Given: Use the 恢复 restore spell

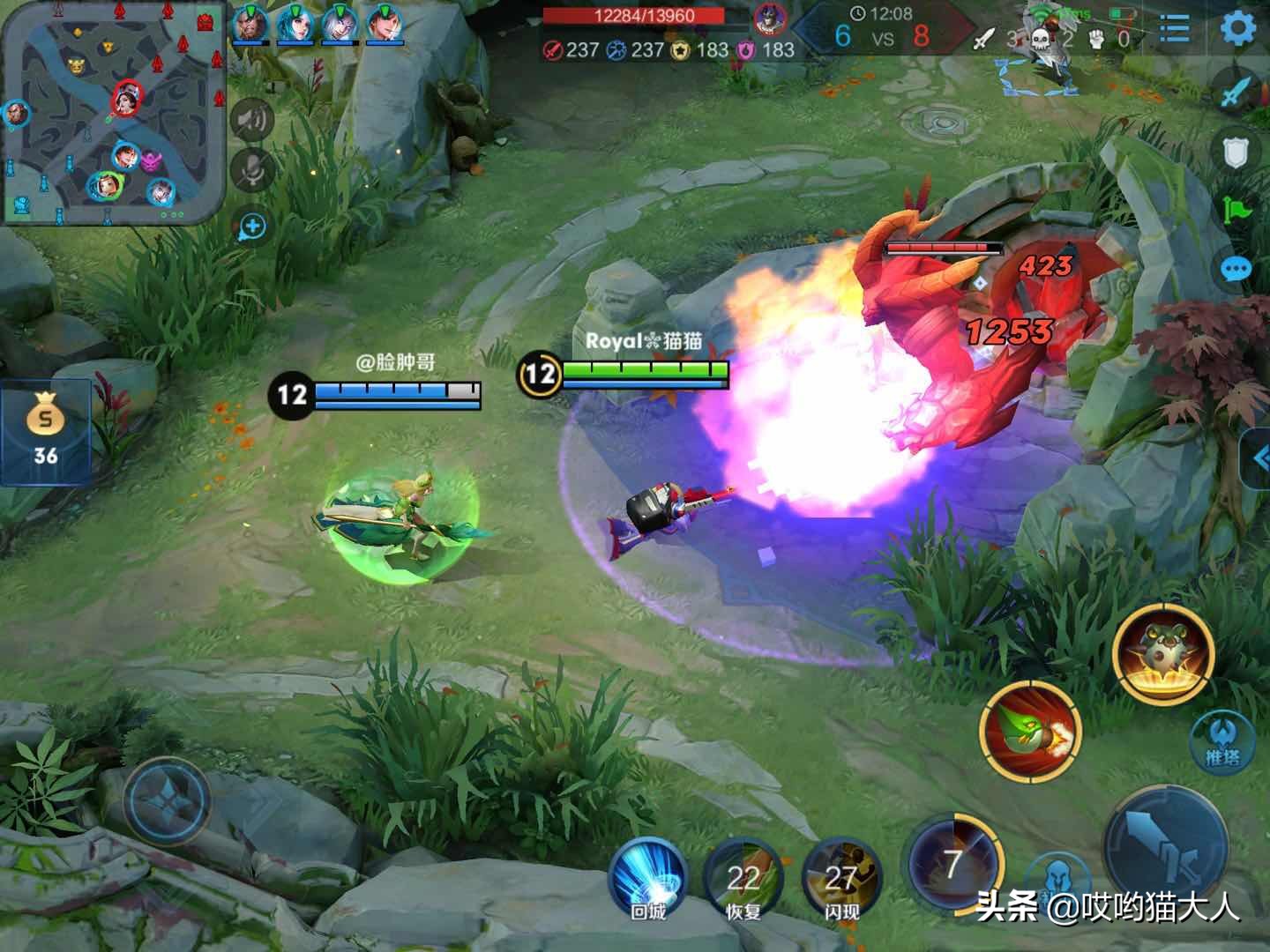Looking at the screenshot, I should click(x=743, y=880).
